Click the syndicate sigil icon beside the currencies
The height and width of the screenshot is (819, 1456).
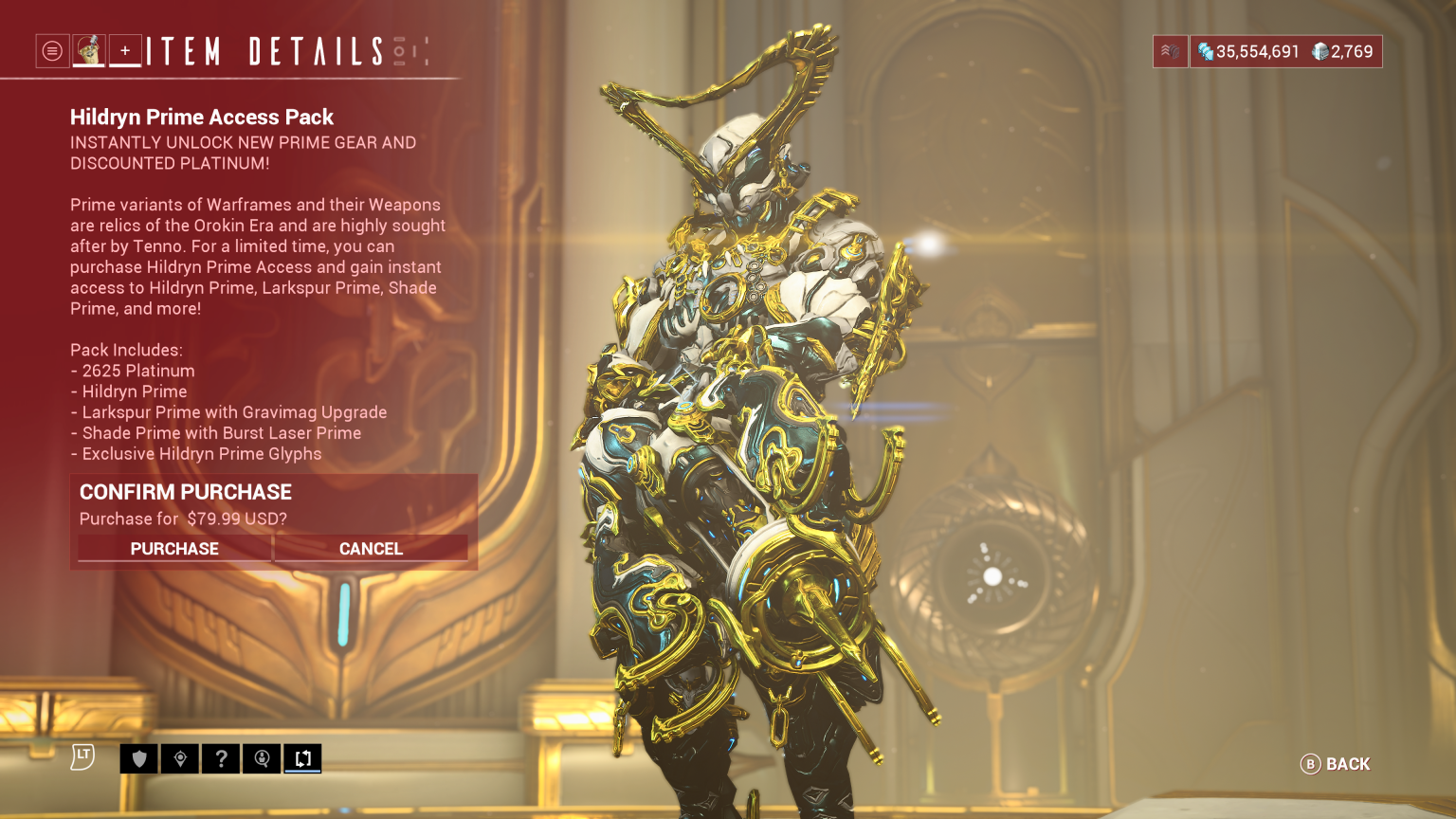[1170, 51]
